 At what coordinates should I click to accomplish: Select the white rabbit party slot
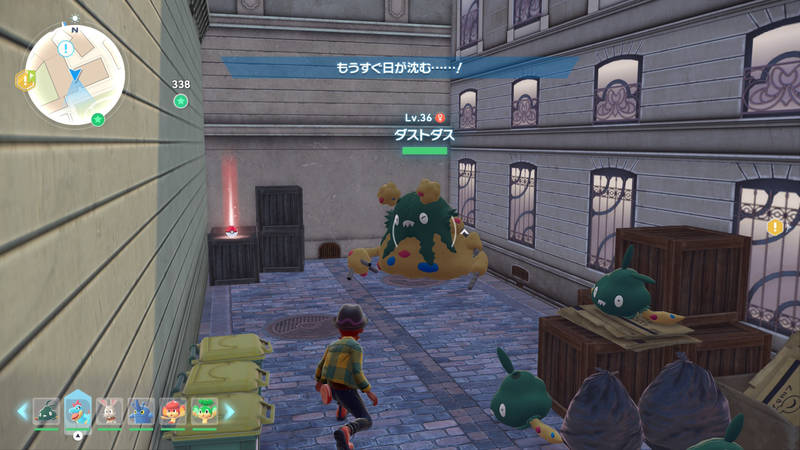click(110, 411)
